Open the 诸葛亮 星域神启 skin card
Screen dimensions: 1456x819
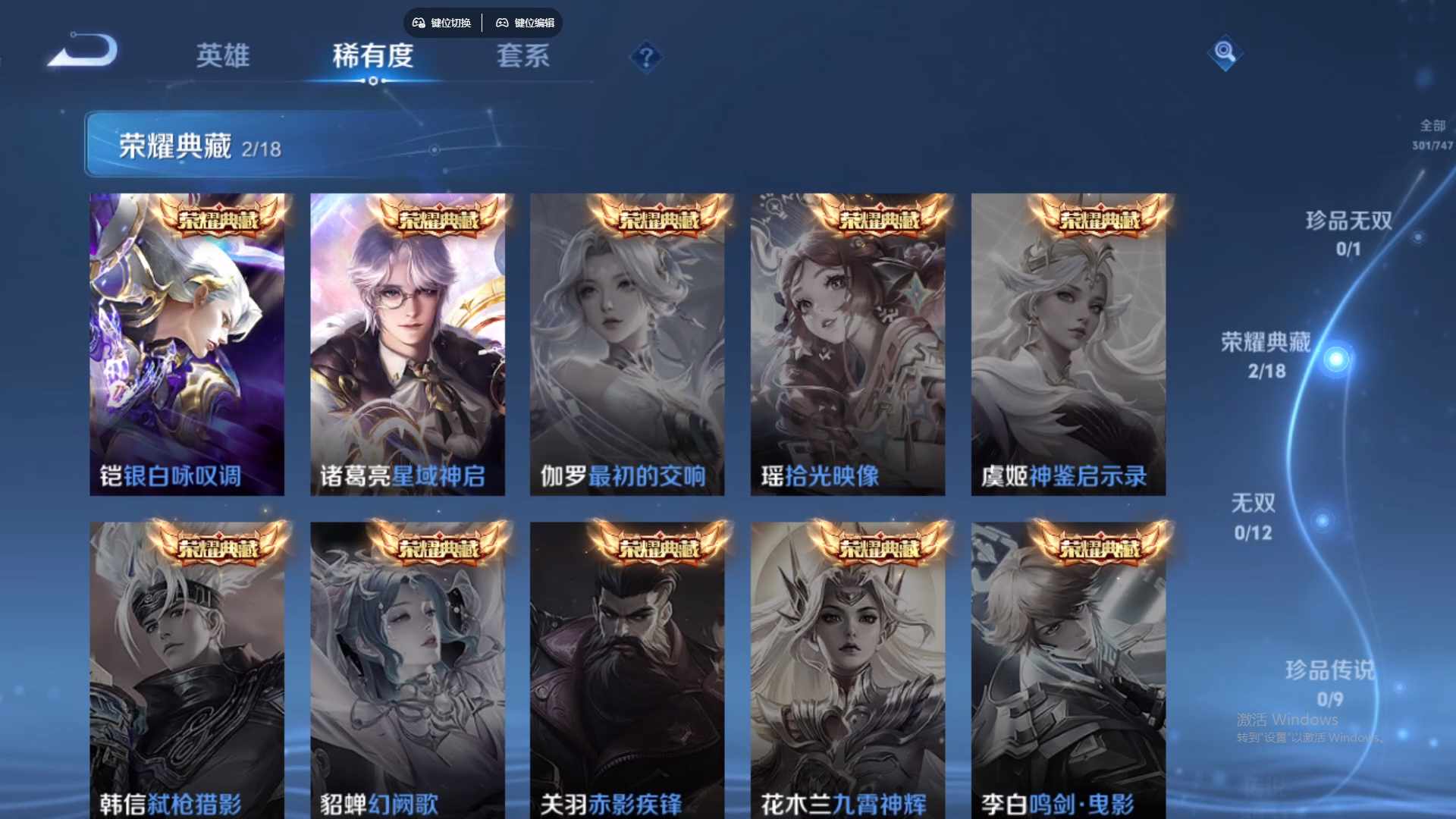pos(407,341)
